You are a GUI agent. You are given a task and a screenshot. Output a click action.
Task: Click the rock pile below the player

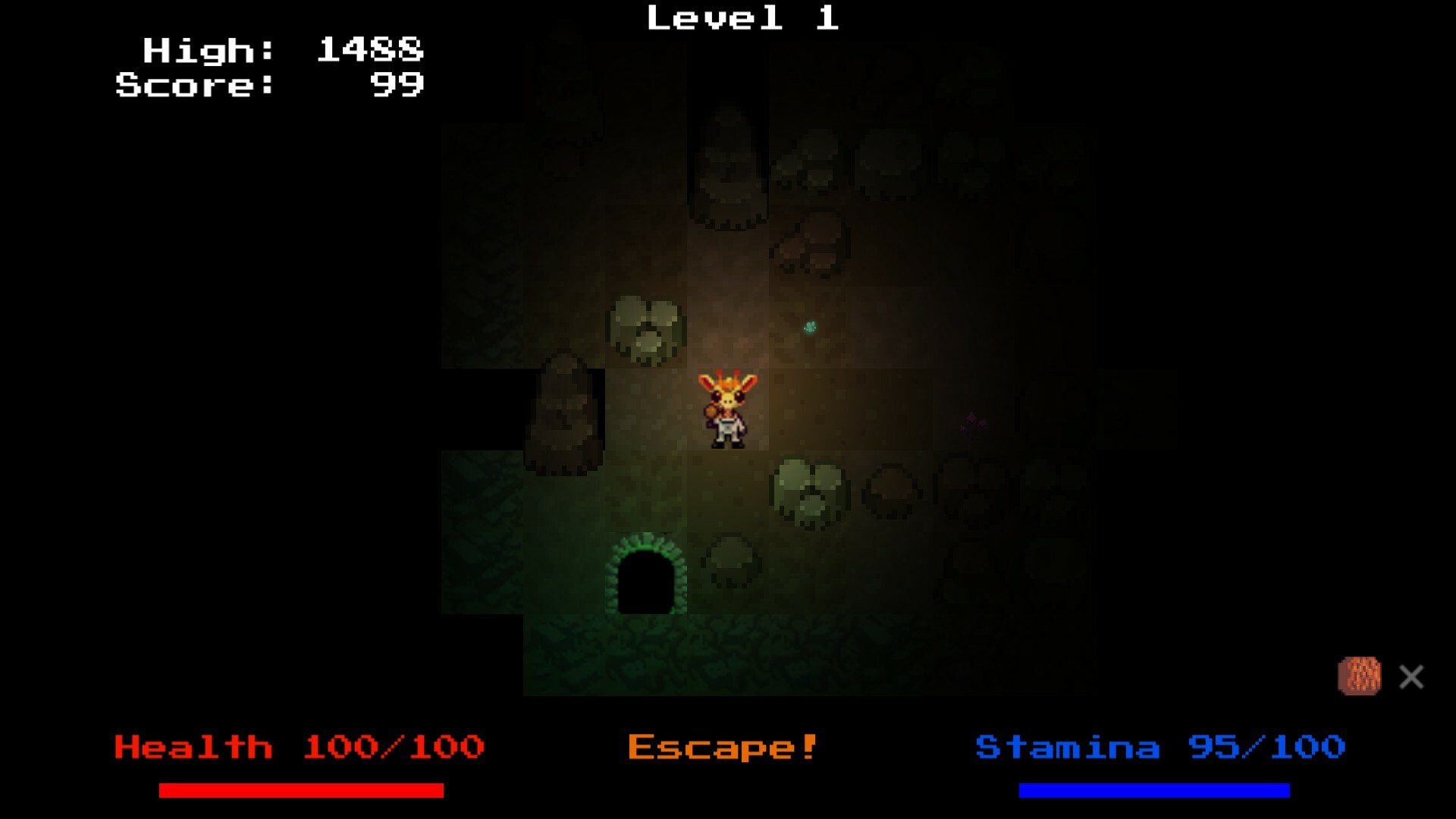point(808,489)
